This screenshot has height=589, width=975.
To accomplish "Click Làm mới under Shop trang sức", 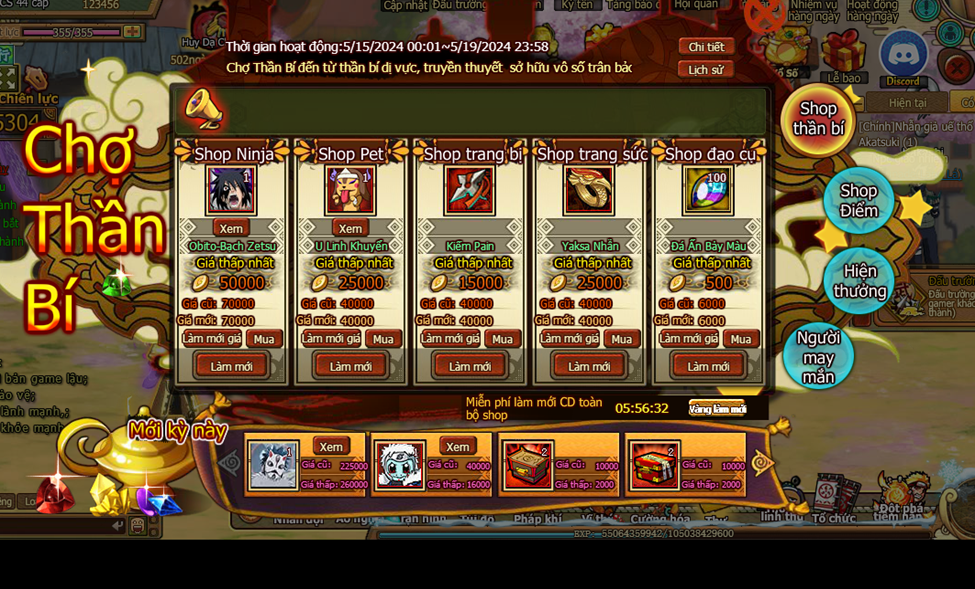I will point(589,366).
